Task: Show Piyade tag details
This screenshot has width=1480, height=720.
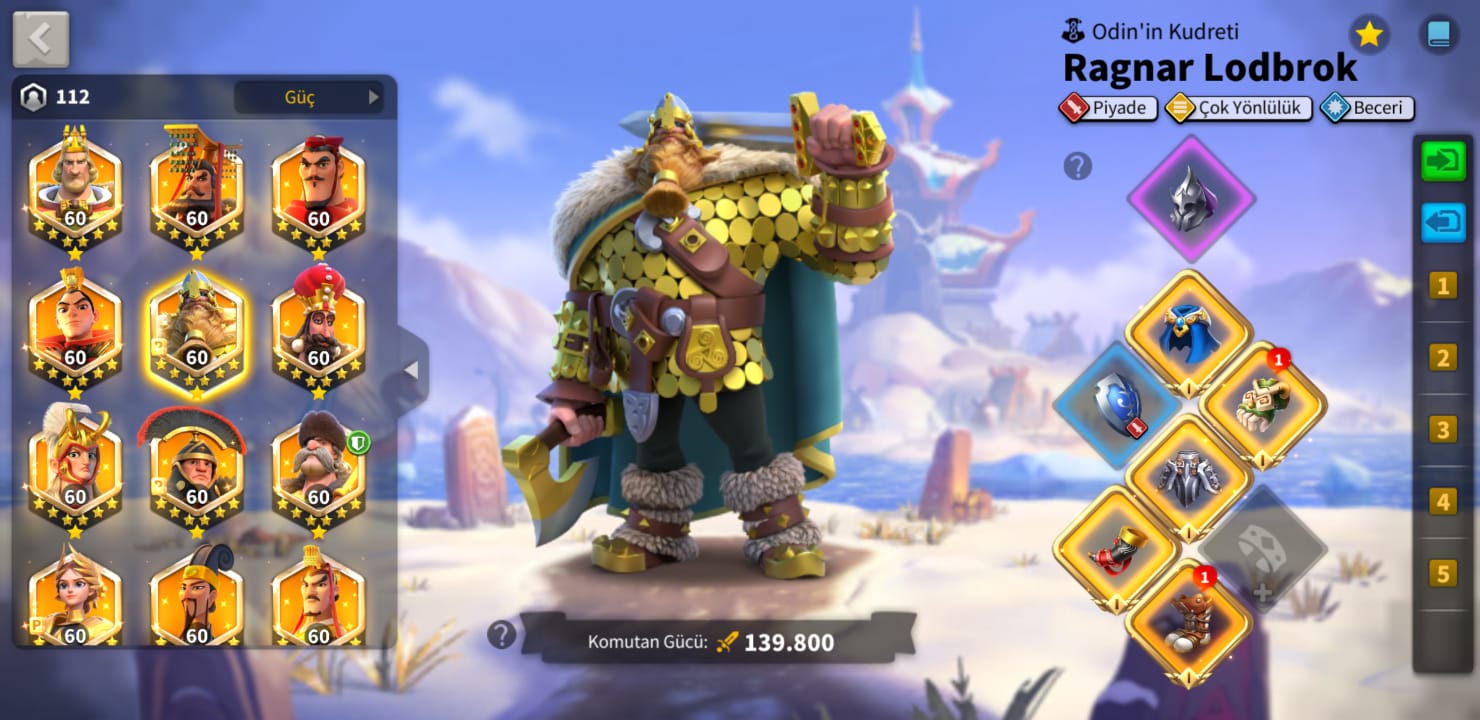Action: (x=1108, y=108)
